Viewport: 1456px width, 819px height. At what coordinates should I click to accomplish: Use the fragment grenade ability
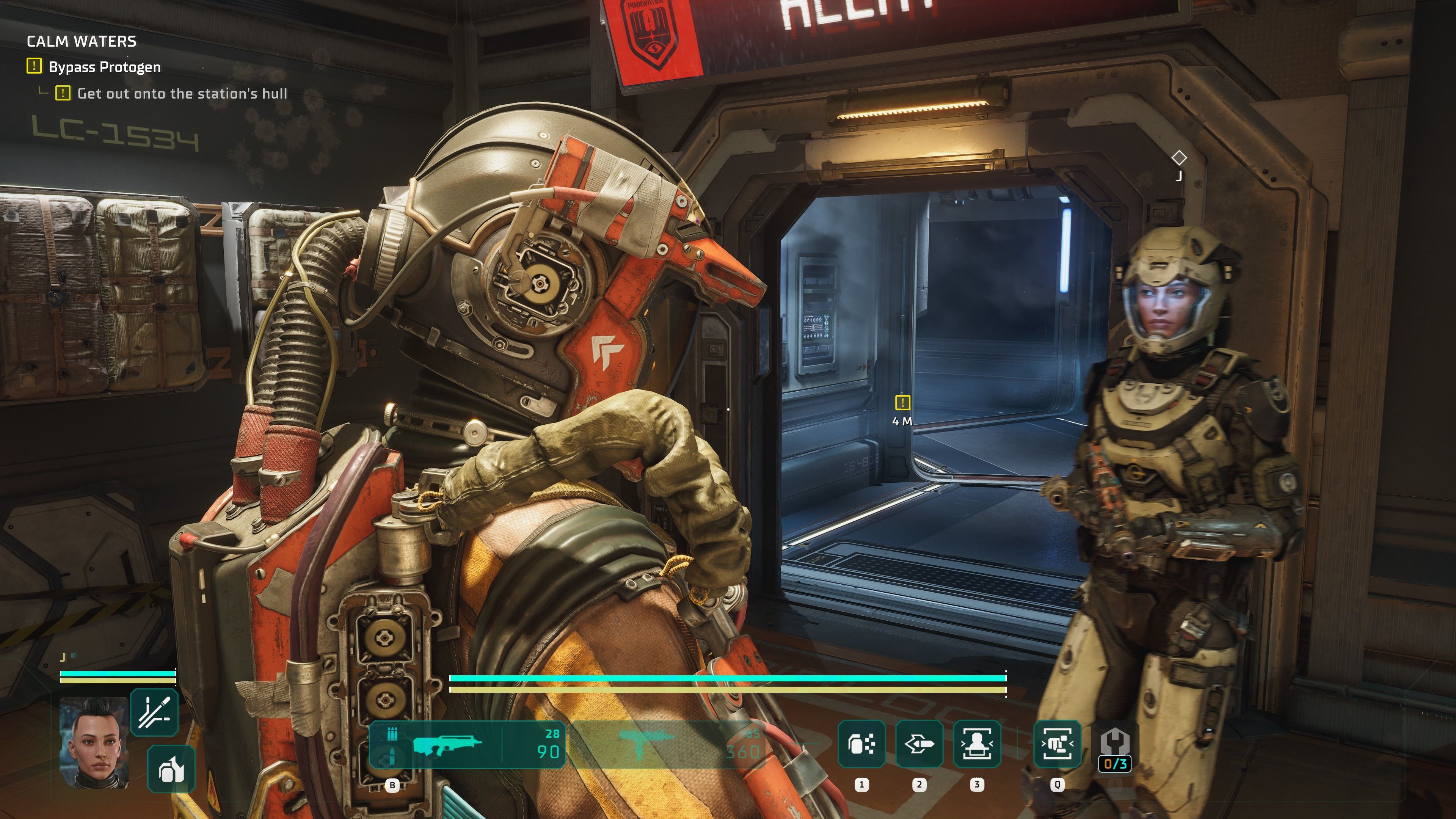click(x=861, y=744)
